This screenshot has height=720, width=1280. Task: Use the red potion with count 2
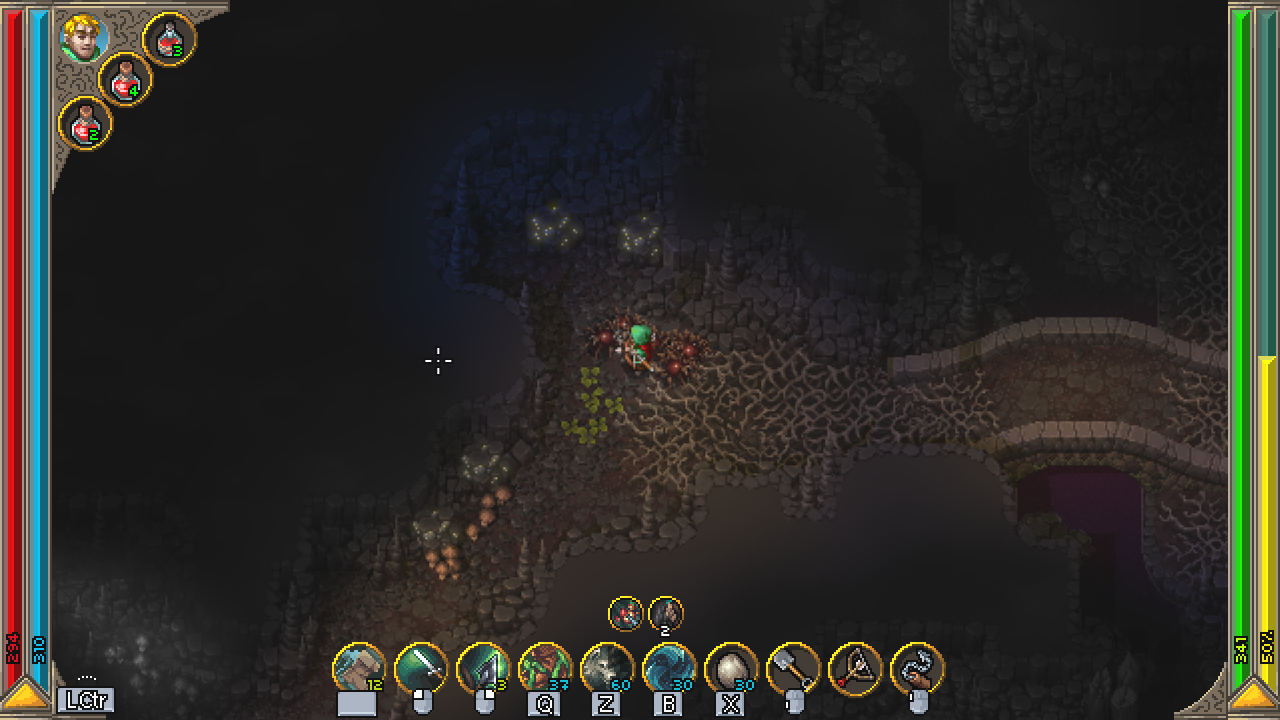85,123
